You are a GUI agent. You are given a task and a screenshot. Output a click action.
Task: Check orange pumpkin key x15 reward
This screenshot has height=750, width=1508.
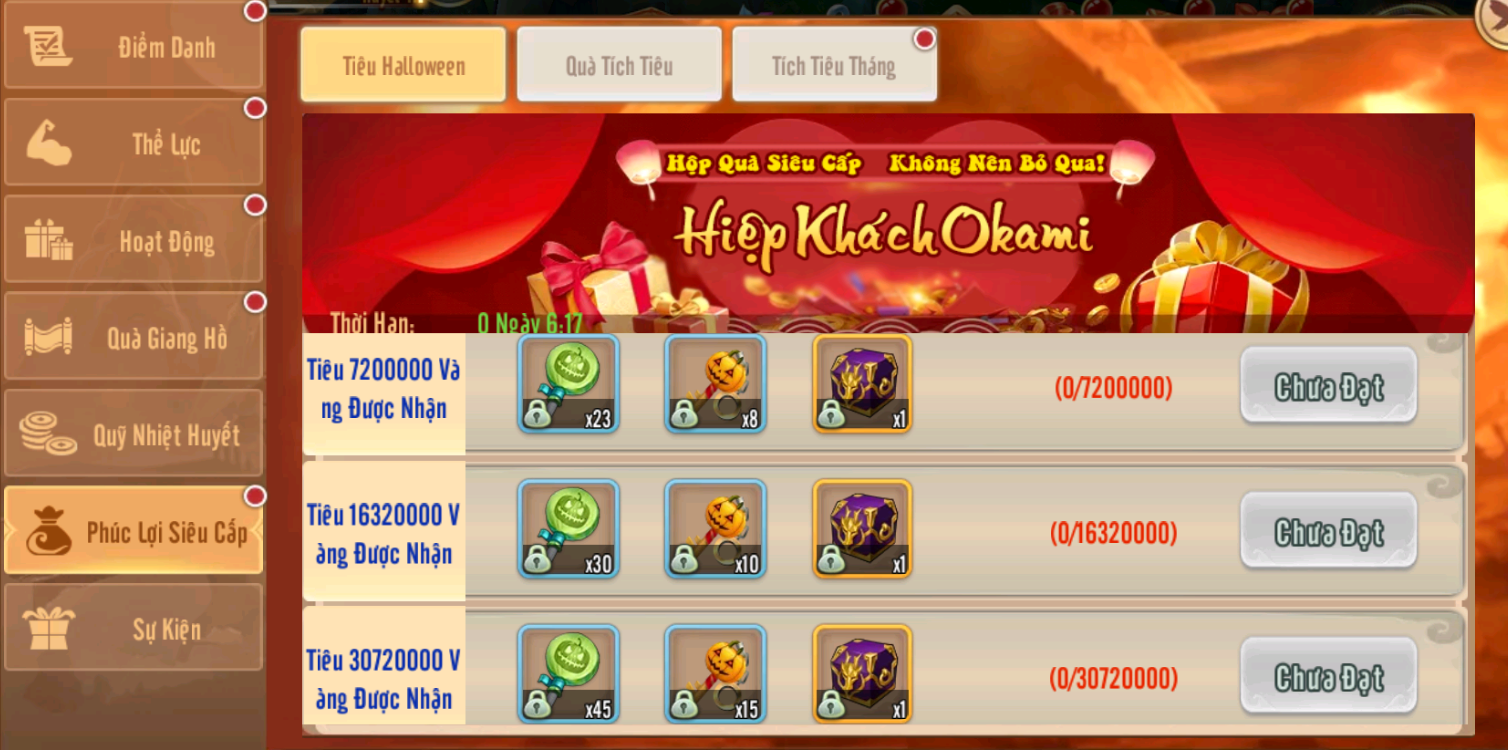[x=715, y=674]
